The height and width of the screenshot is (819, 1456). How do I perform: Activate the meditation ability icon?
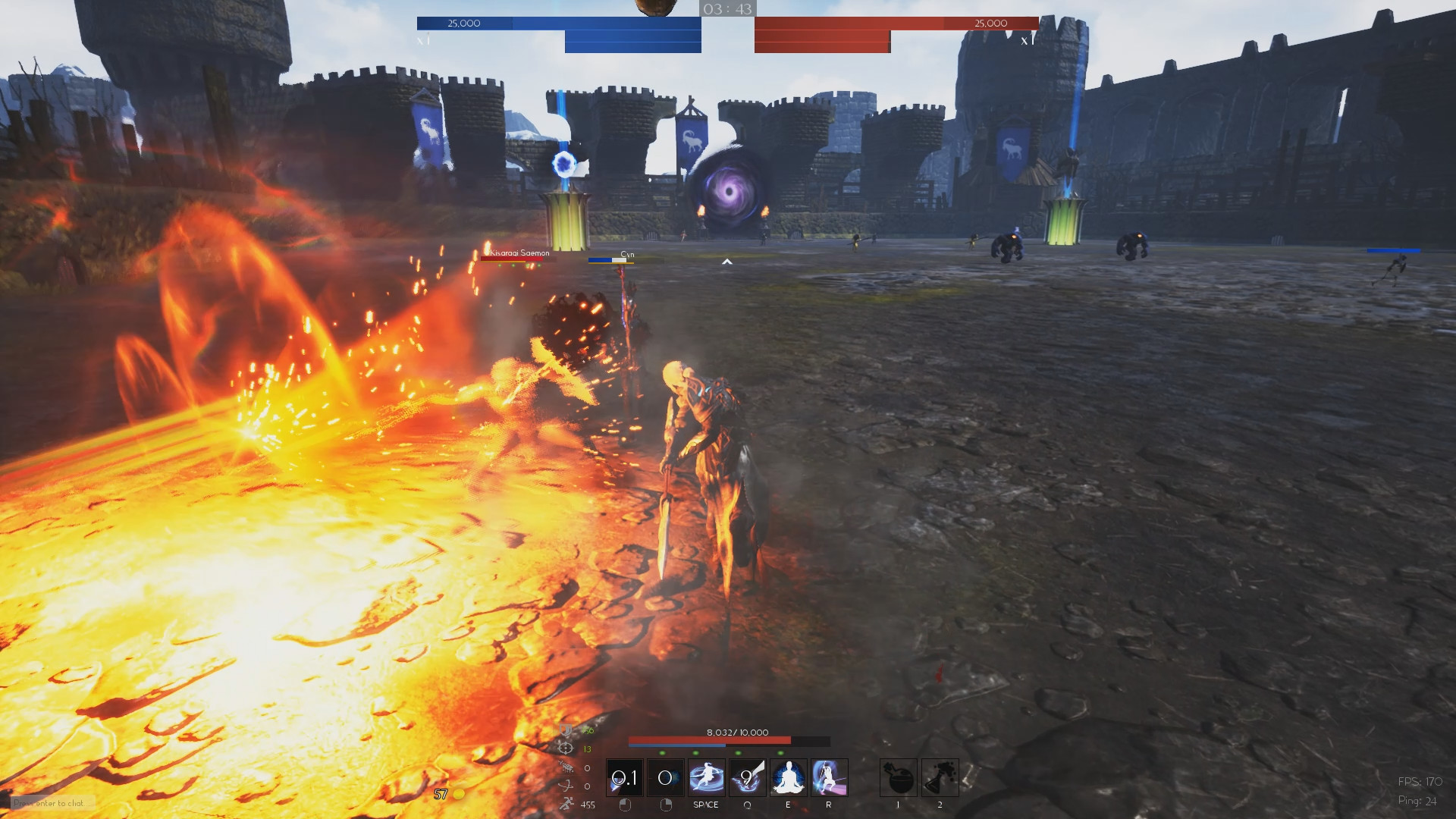tap(788, 777)
